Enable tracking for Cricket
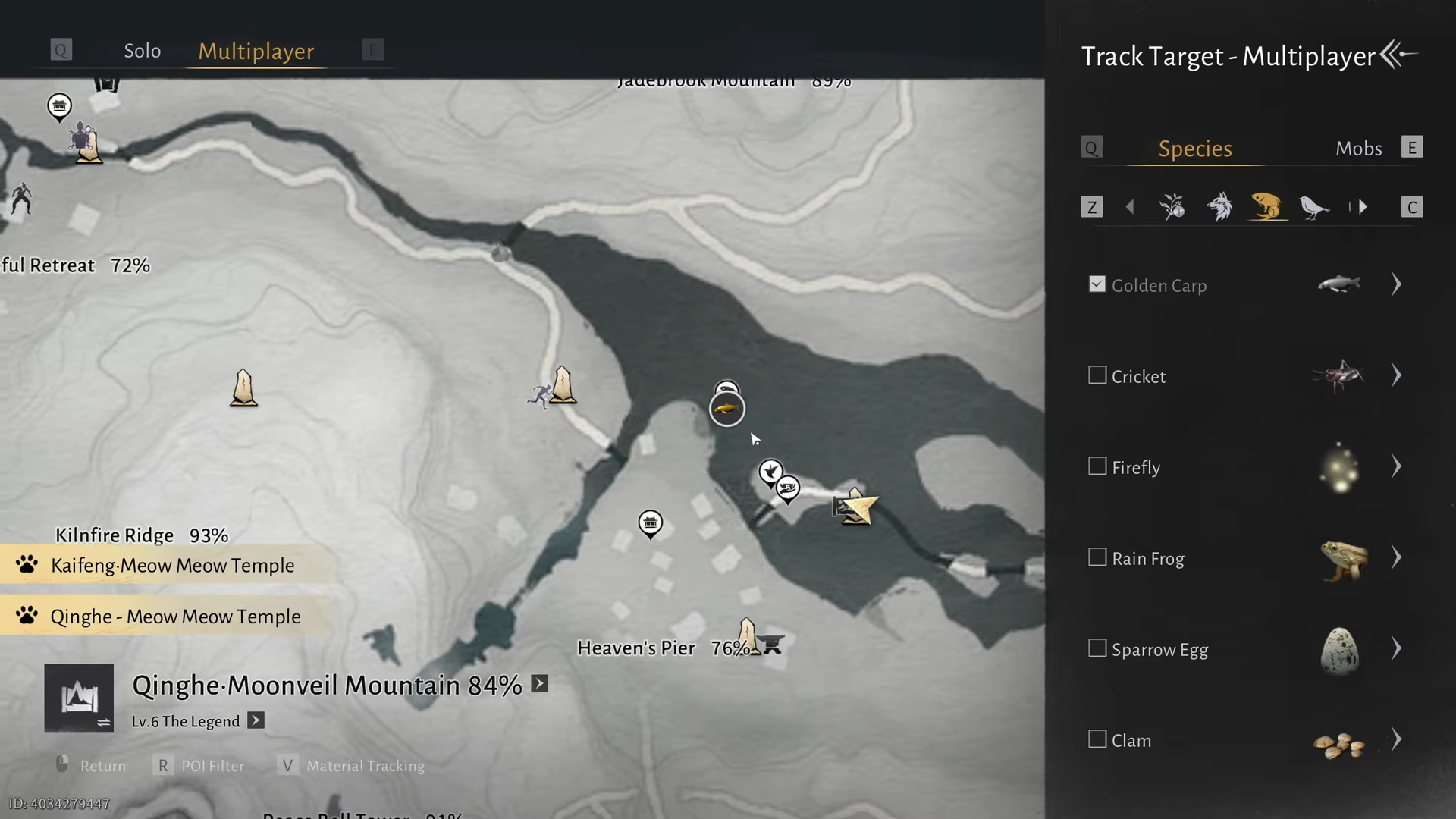The width and height of the screenshot is (1456, 819). click(x=1097, y=375)
